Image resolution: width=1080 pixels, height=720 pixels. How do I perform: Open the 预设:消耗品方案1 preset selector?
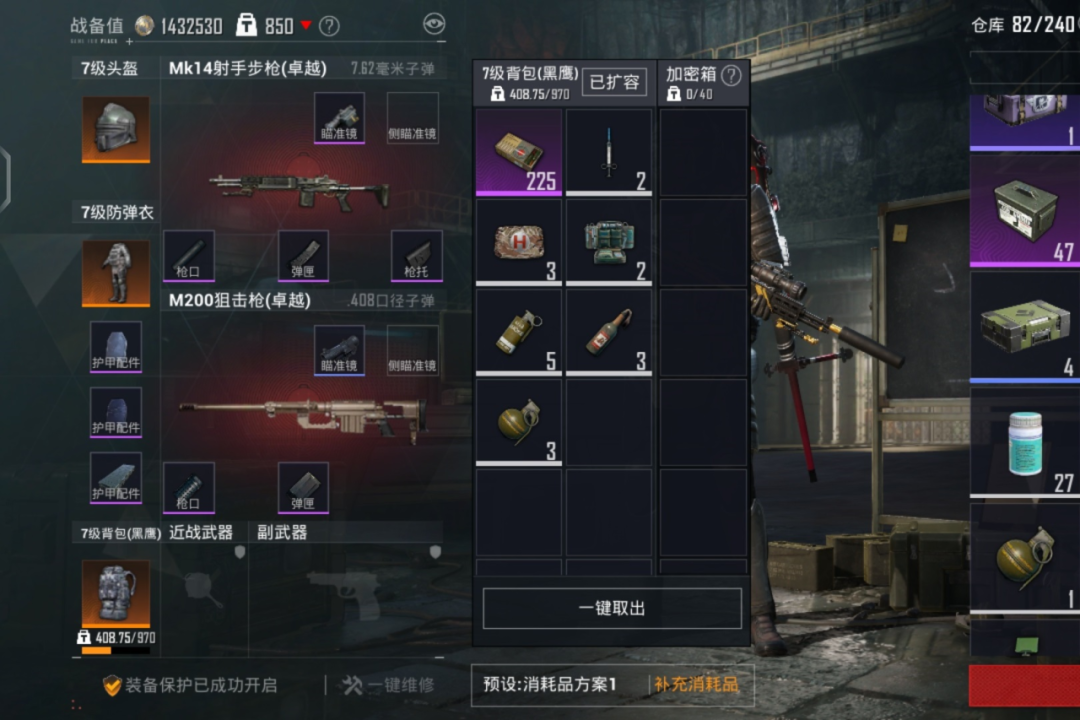tap(549, 685)
